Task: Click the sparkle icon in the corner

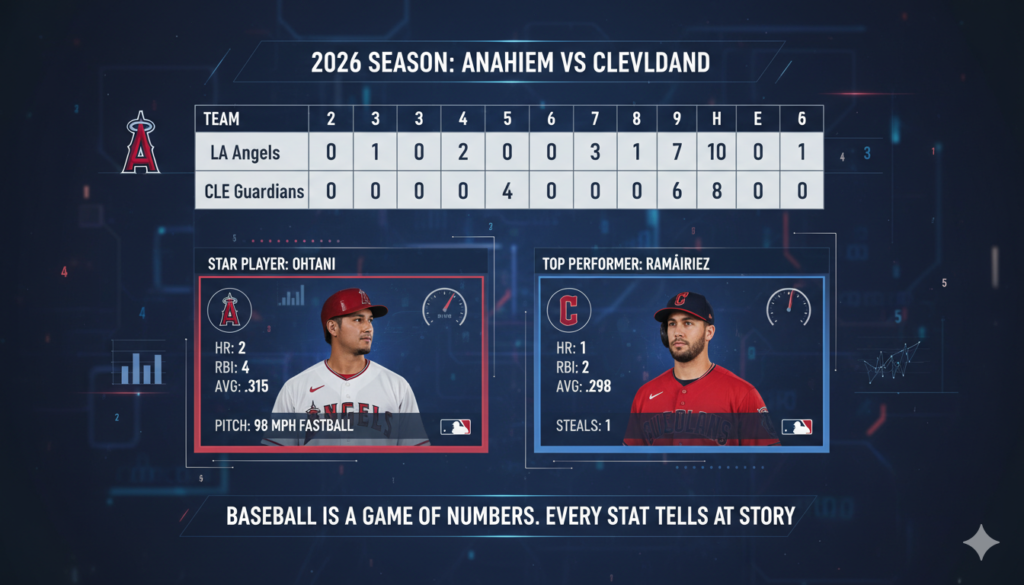Action: pyautogui.click(x=980, y=542)
